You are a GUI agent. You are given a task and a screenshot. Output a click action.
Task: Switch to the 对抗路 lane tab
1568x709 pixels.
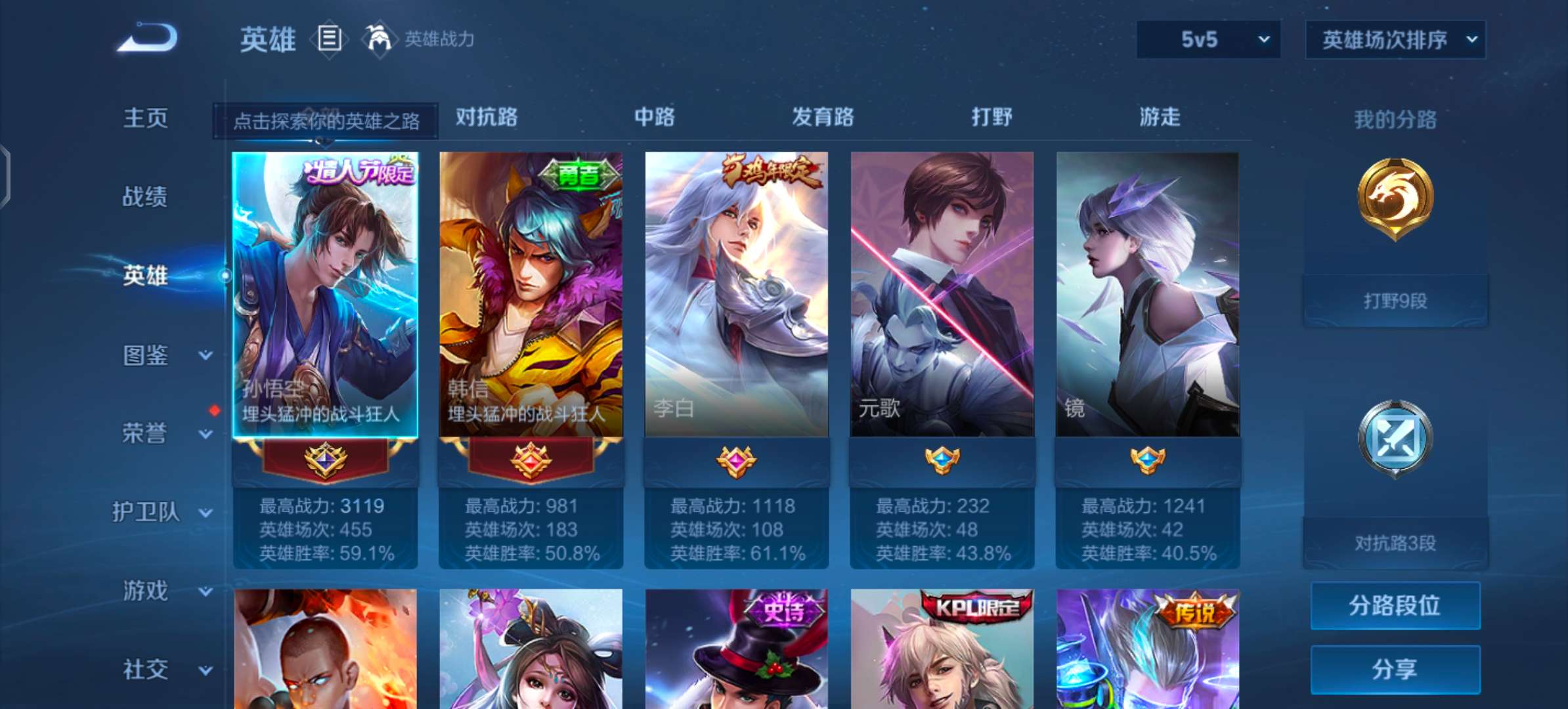[x=485, y=118]
